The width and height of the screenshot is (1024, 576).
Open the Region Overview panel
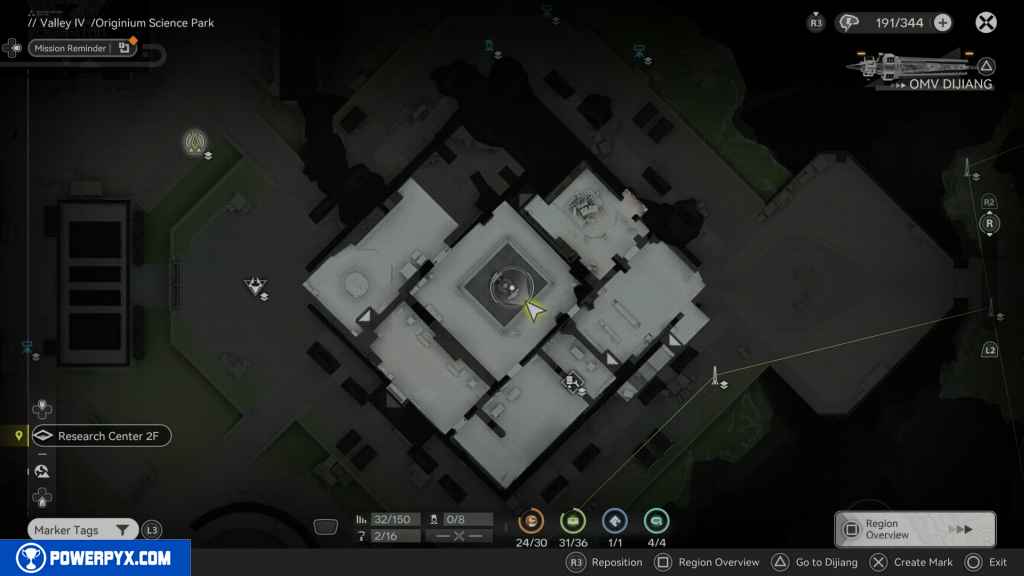click(x=914, y=530)
